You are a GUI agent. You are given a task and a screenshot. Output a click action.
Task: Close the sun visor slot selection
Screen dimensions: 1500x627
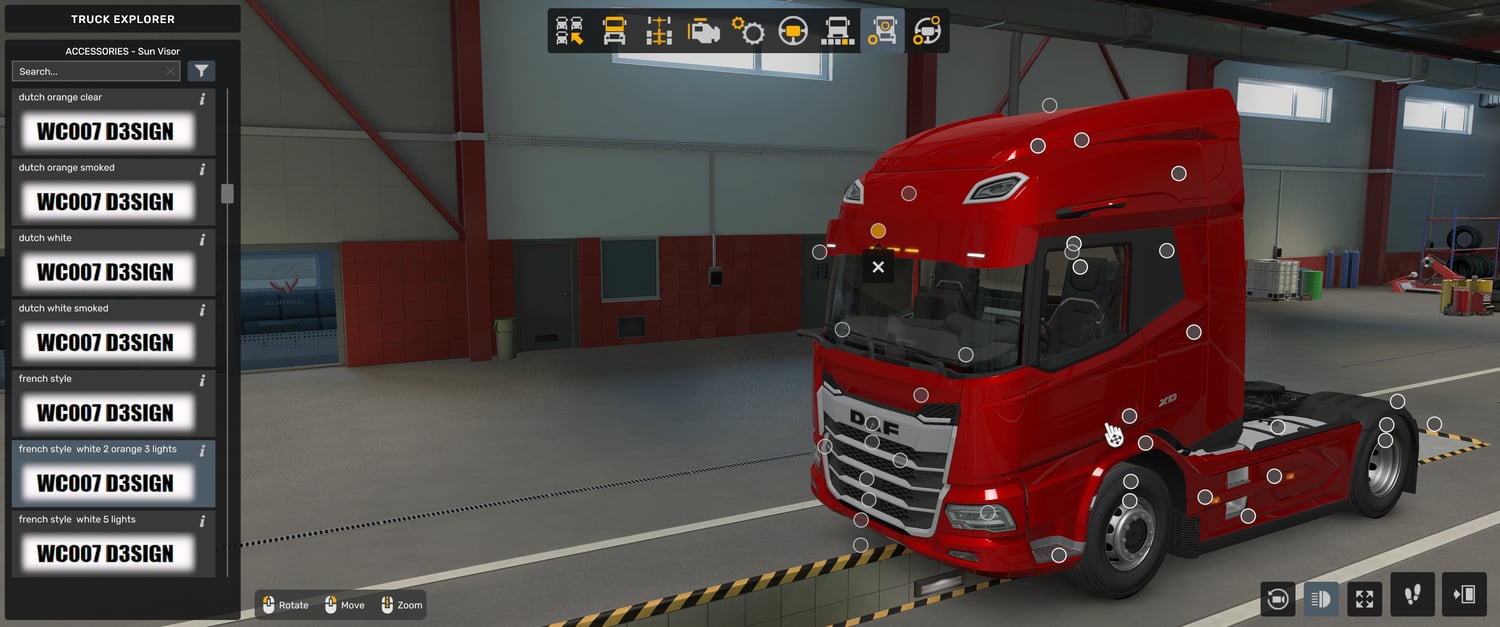pos(878,267)
